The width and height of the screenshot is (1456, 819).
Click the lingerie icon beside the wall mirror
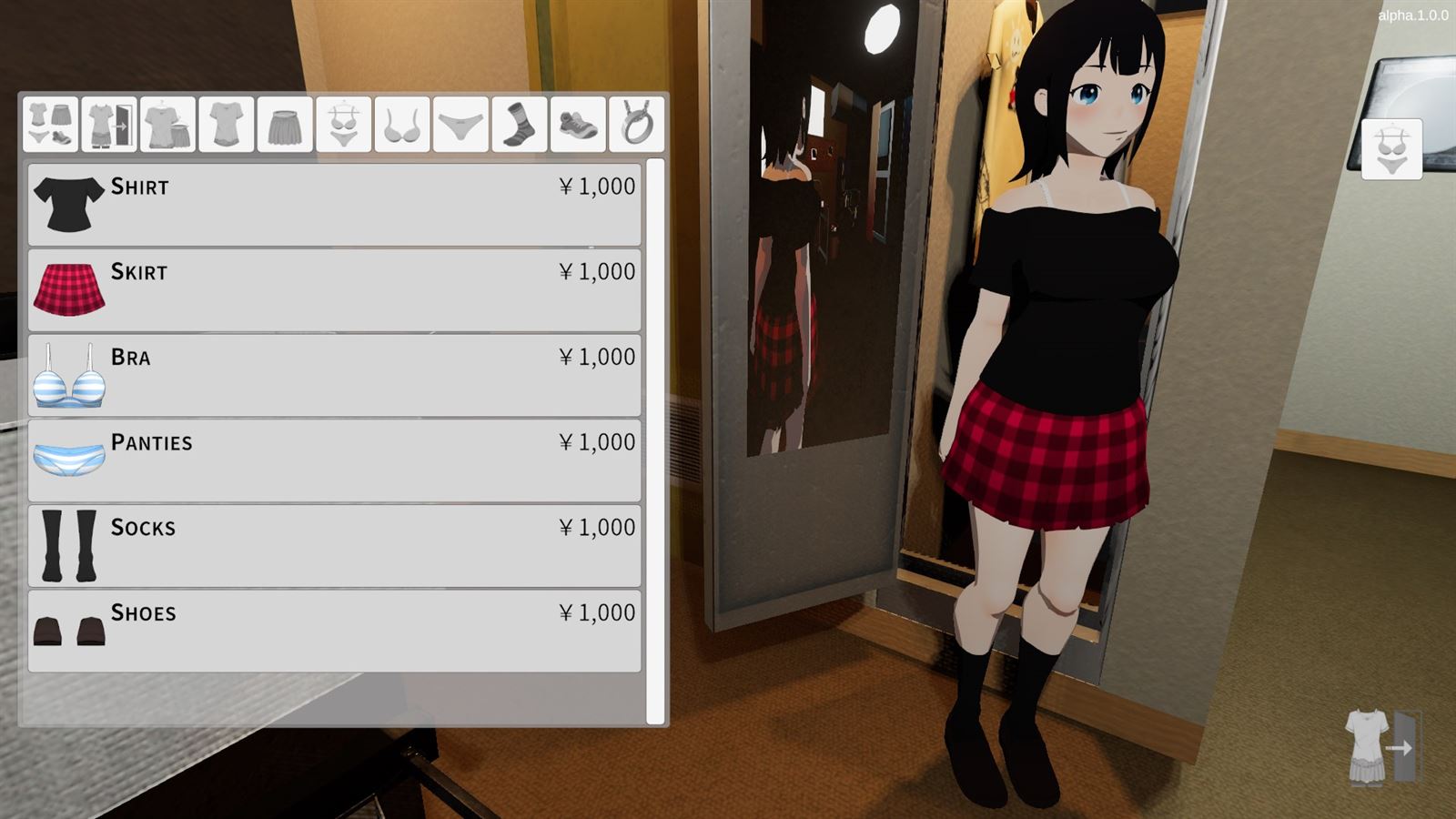(1390, 147)
